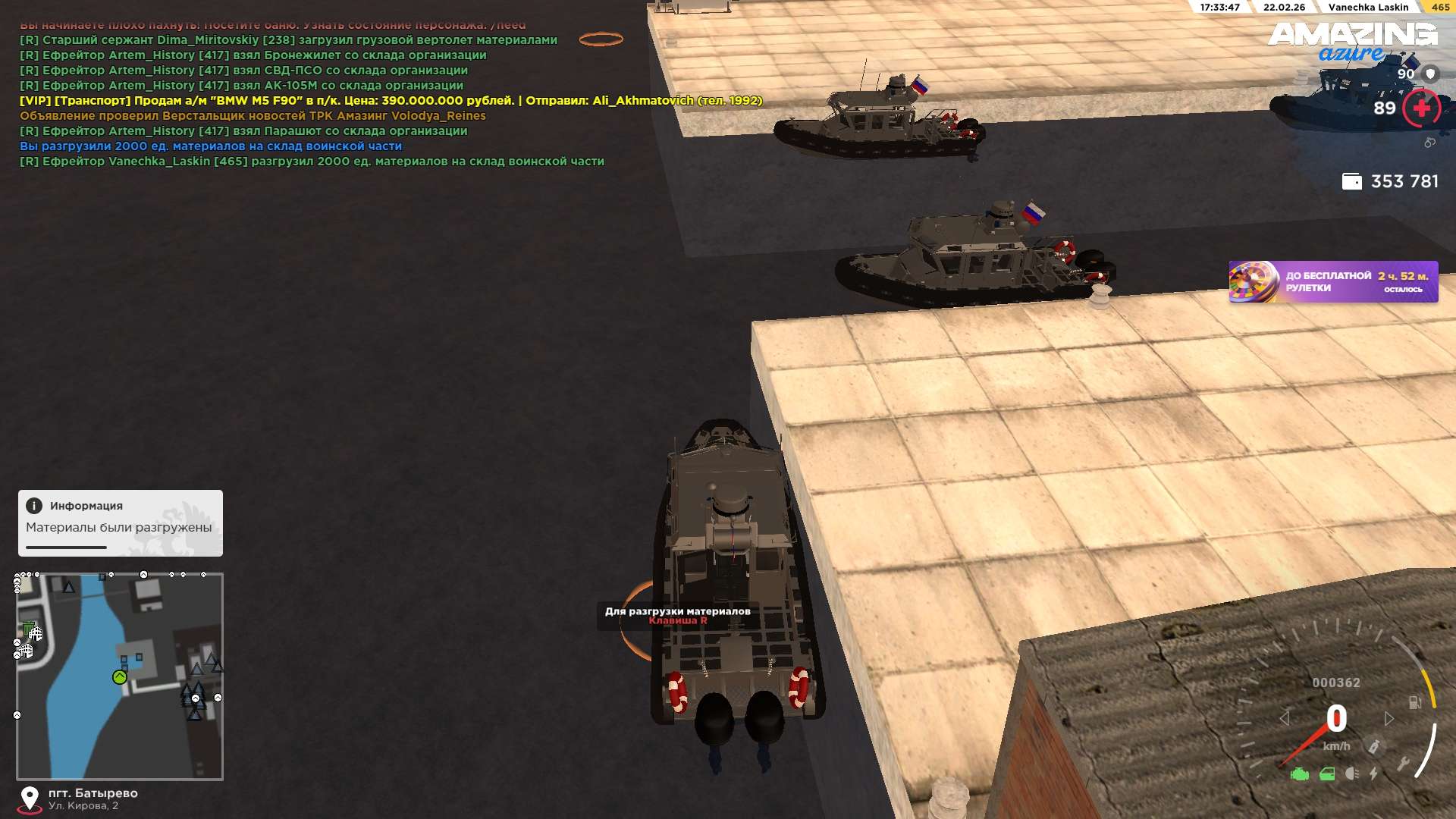Click the wallet money icon
The image size is (1456, 819).
[x=1351, y=182]
